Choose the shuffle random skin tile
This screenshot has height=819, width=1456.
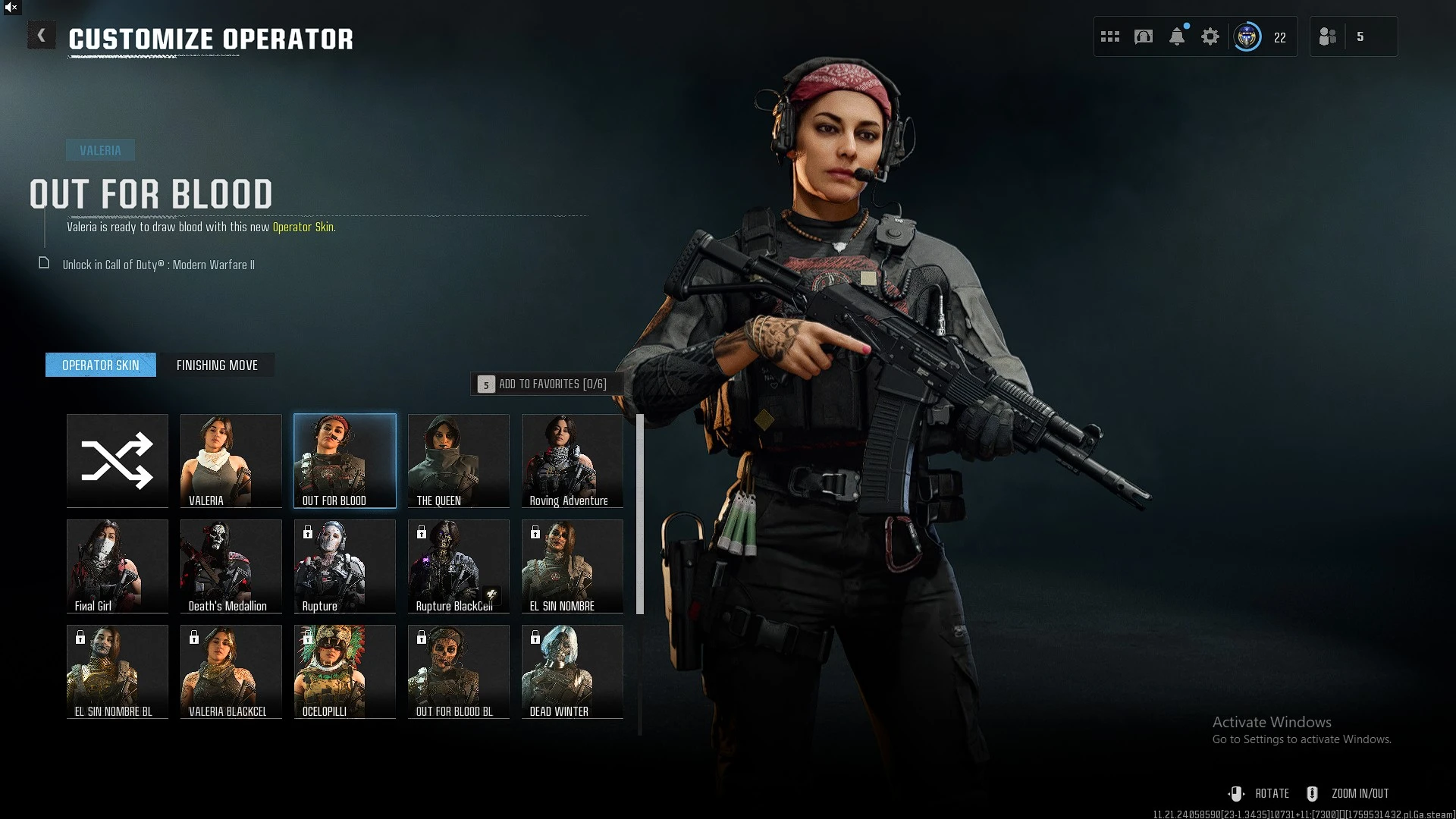(118, 460)
